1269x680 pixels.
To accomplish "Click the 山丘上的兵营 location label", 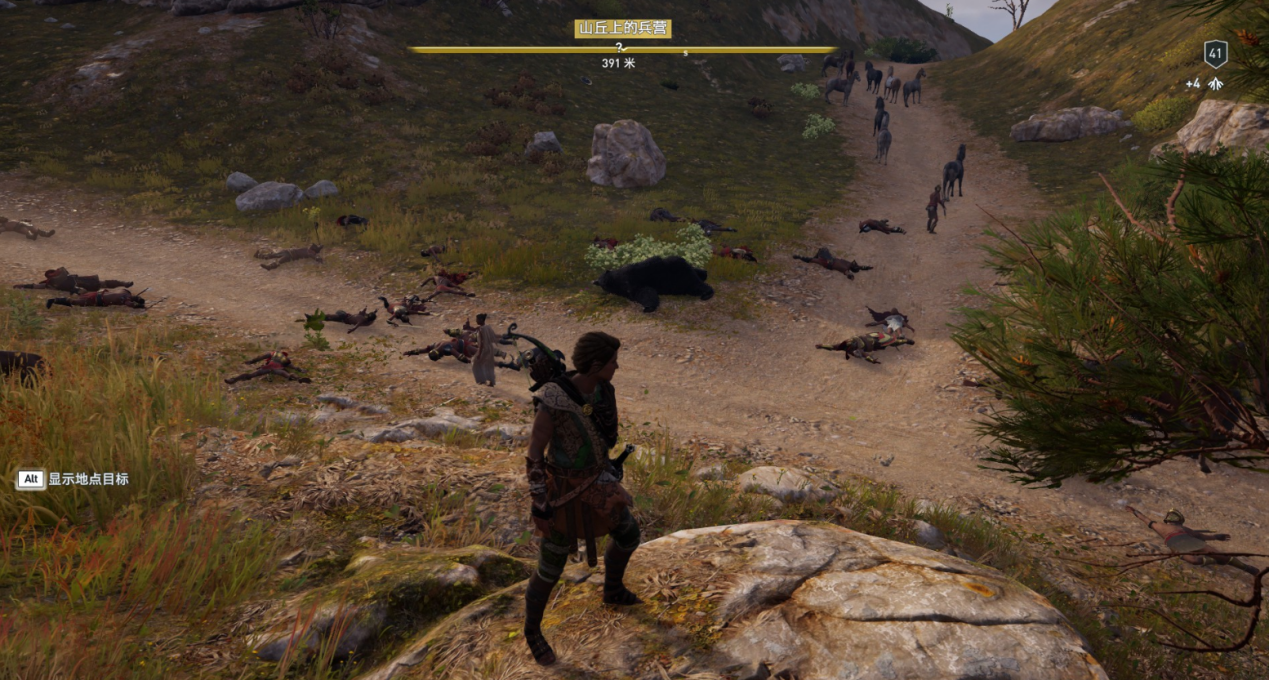I will [x=622, y=28].
